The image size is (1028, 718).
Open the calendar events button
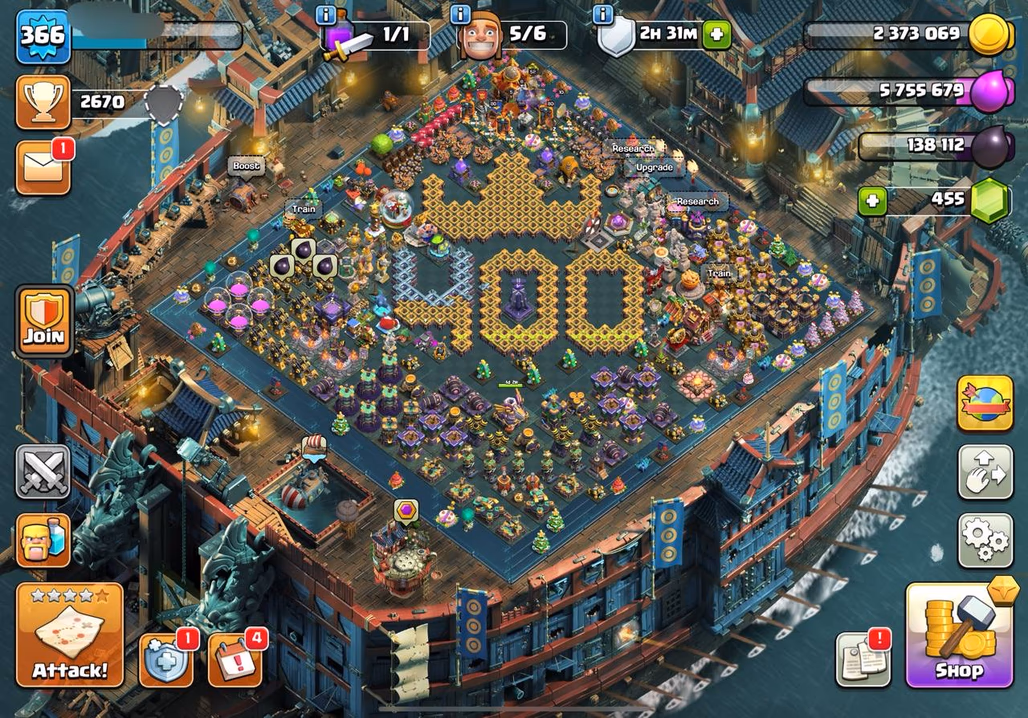pos(234,660)
